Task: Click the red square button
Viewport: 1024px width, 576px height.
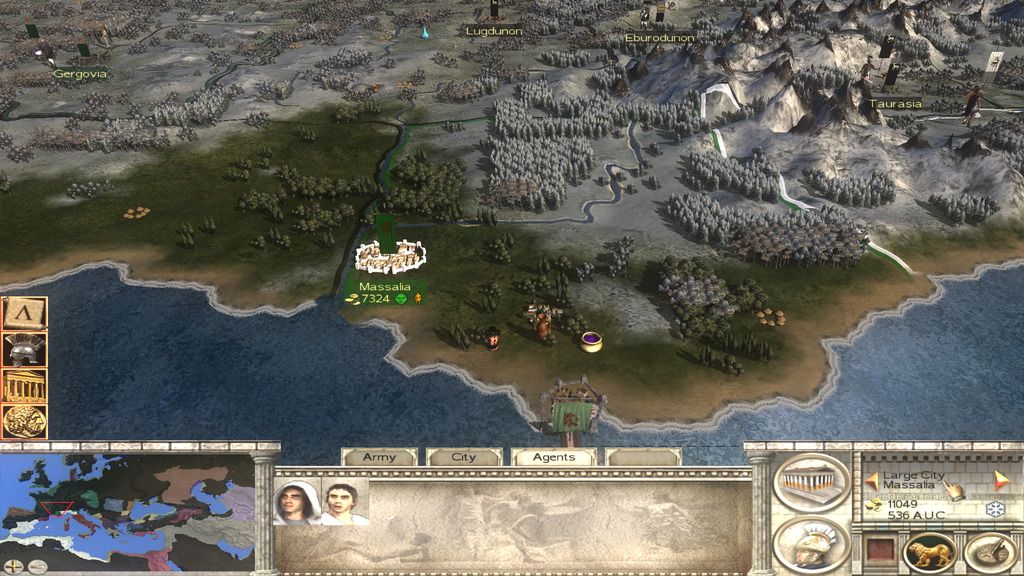Action: pos(879,552)
